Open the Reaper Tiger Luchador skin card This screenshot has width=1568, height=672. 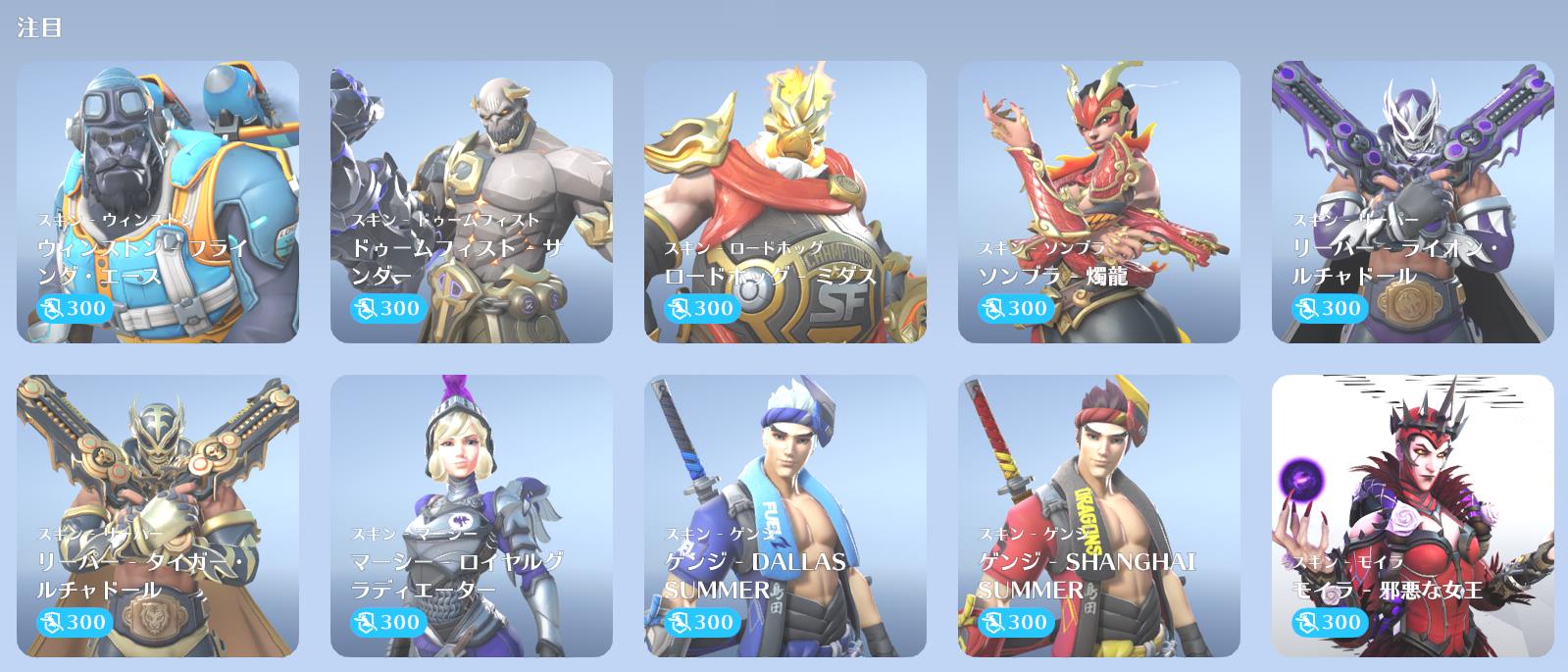pos(158,516)
